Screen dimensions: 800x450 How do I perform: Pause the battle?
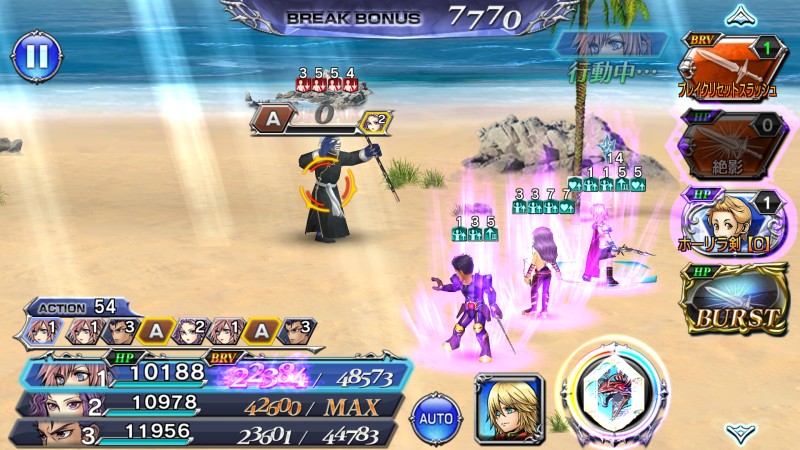(x=35, y=58)
